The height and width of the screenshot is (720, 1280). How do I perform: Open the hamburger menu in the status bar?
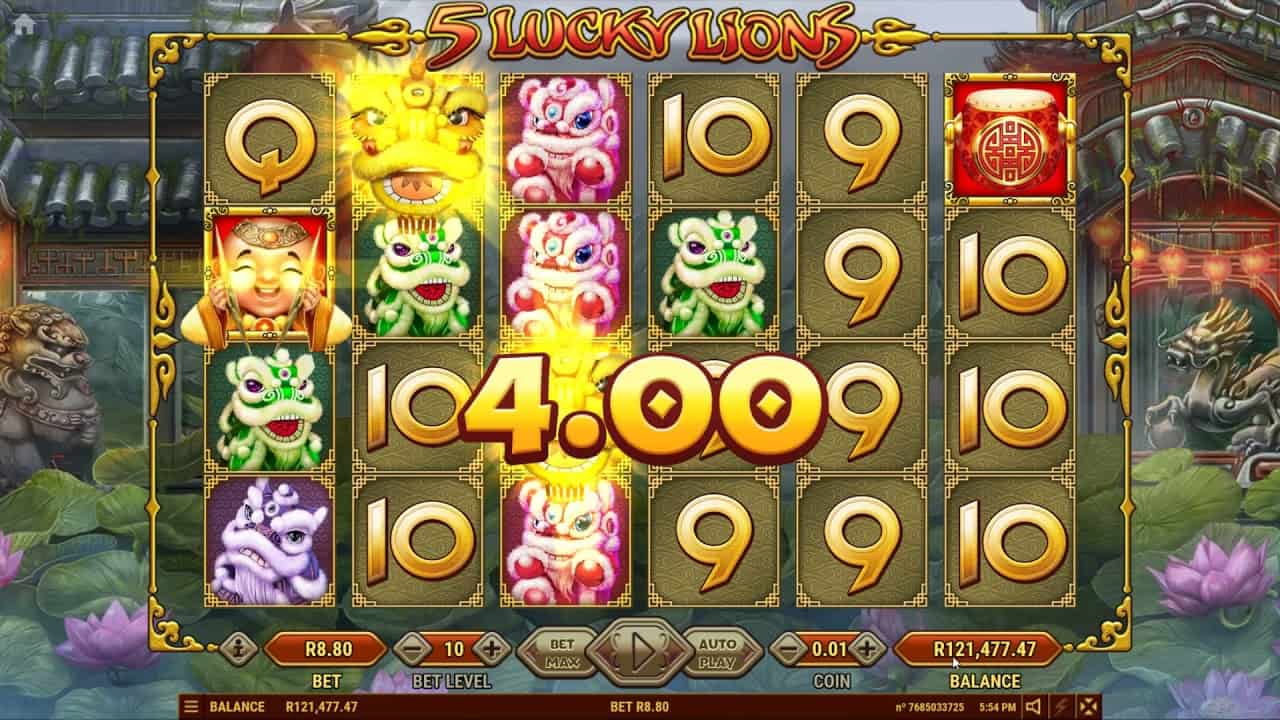(x=189, y=705)
